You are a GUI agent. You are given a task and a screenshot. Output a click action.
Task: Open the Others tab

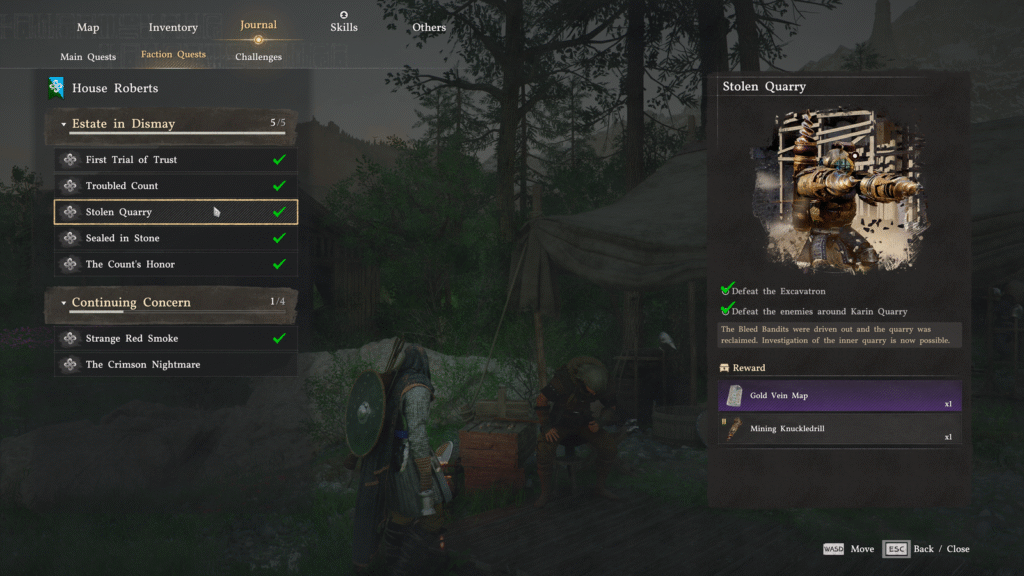[429, 27]
